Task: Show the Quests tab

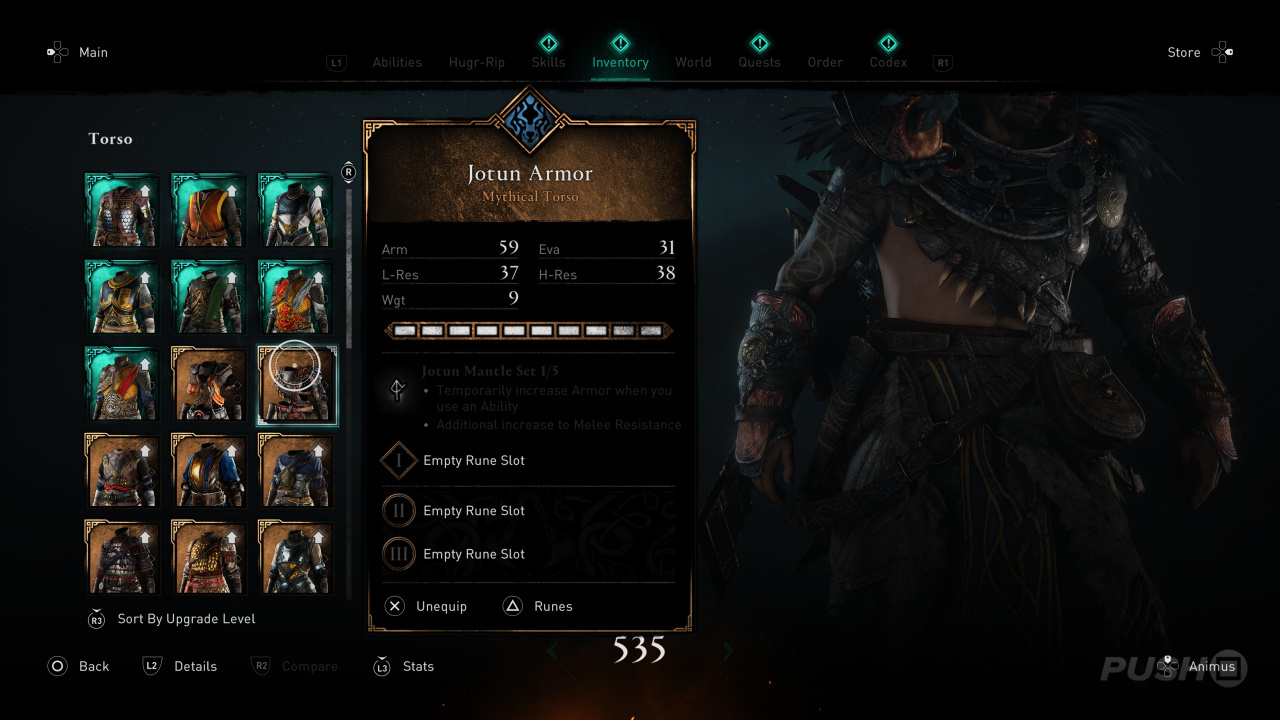Action: (x=759, y=62)
